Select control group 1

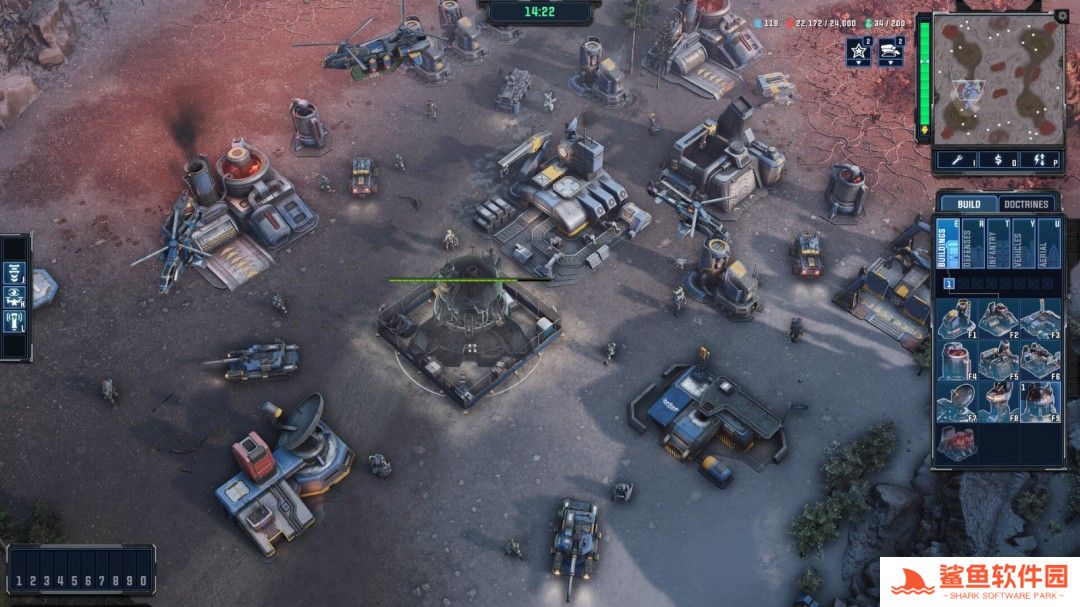pos(19,581)
